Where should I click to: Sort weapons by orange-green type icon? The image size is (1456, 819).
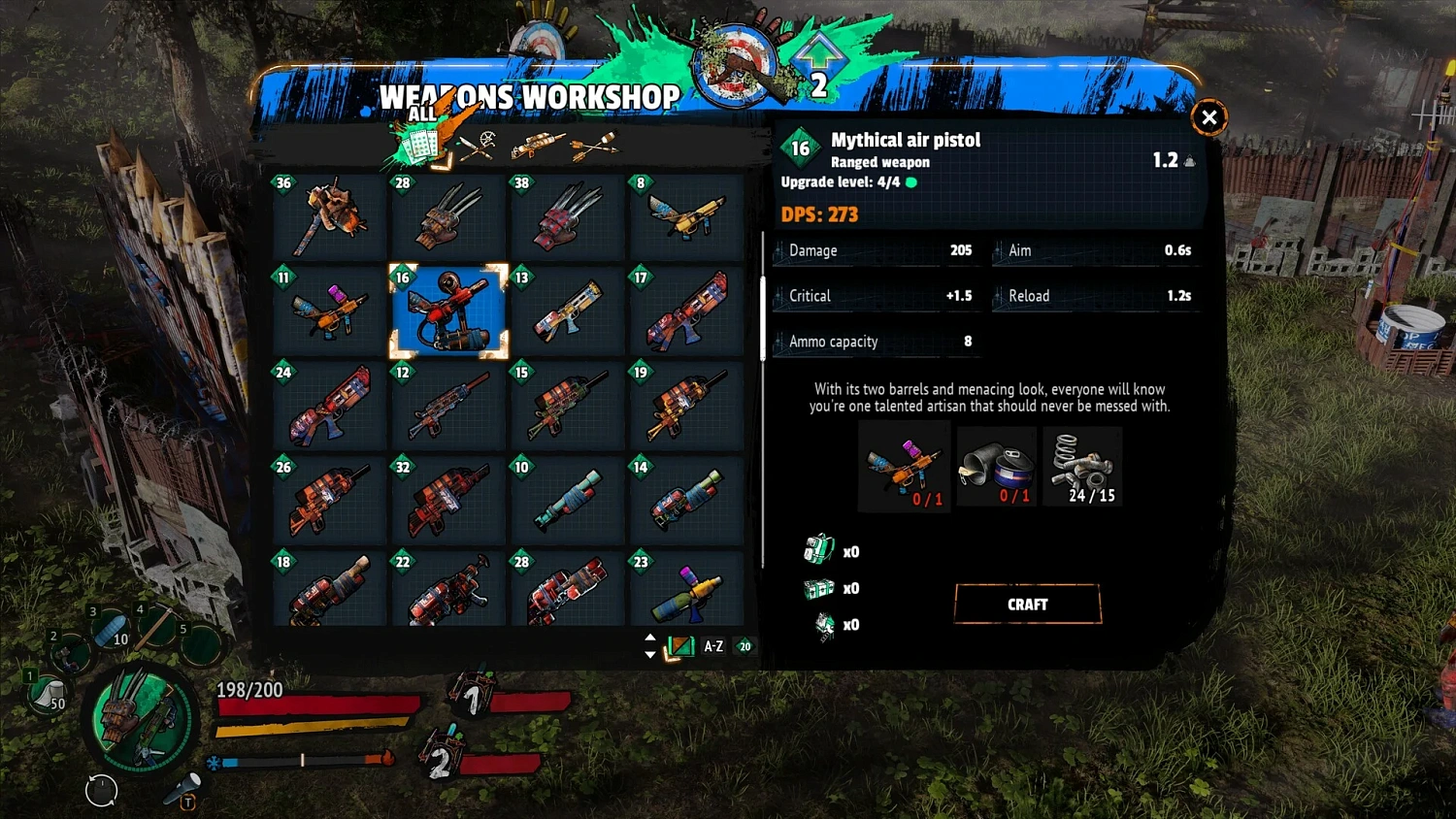click(680, 646)
